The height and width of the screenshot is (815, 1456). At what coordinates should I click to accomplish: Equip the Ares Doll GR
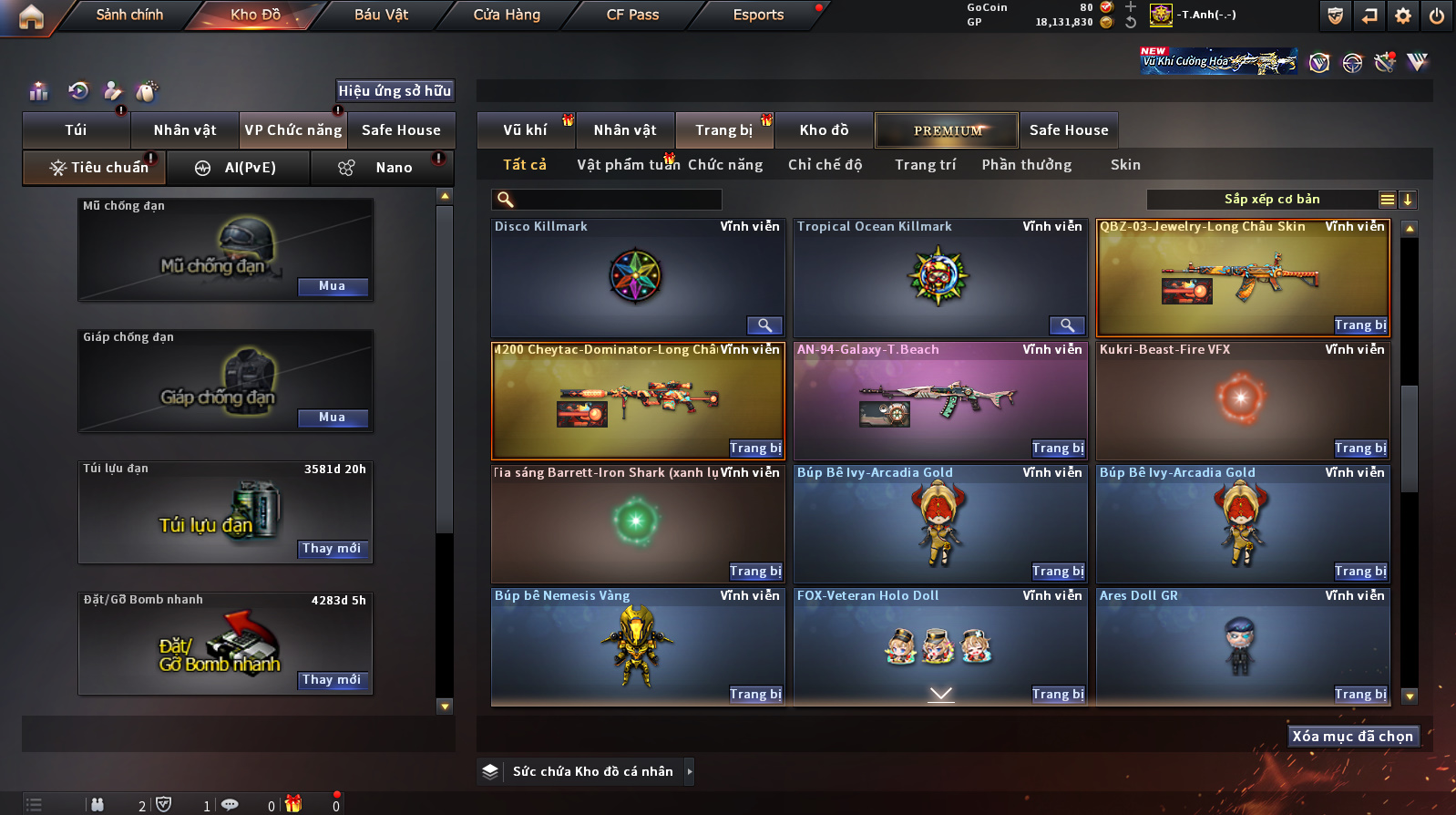(1360, 695)
